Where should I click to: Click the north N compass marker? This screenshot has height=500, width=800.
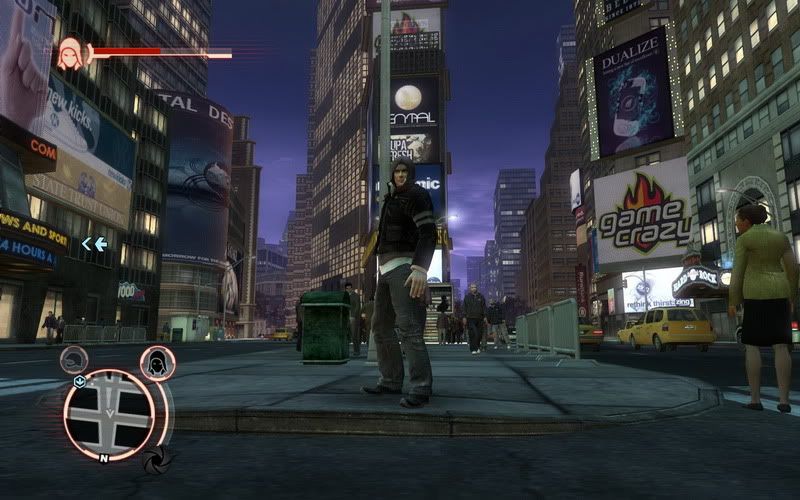(x=103, y=459)
